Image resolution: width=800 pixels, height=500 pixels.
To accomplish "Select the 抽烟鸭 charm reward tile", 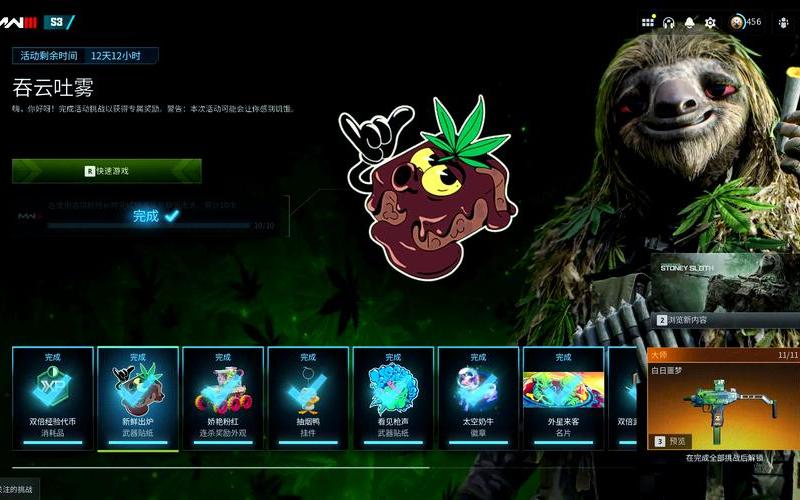I will coord(308,398).
